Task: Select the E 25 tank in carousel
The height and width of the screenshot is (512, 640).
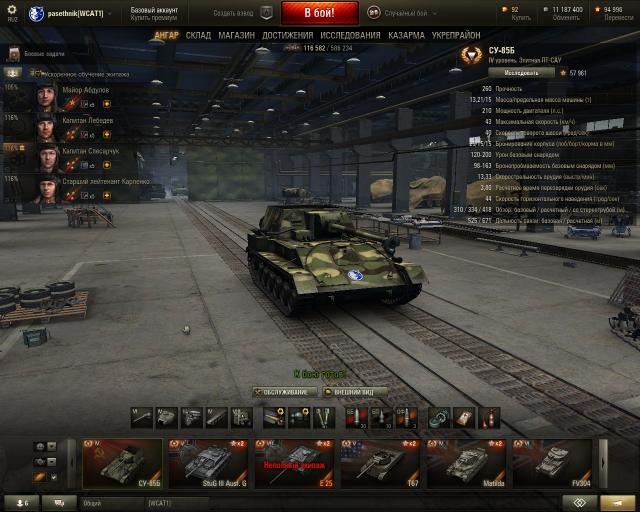Action: [x=294, y=462]
